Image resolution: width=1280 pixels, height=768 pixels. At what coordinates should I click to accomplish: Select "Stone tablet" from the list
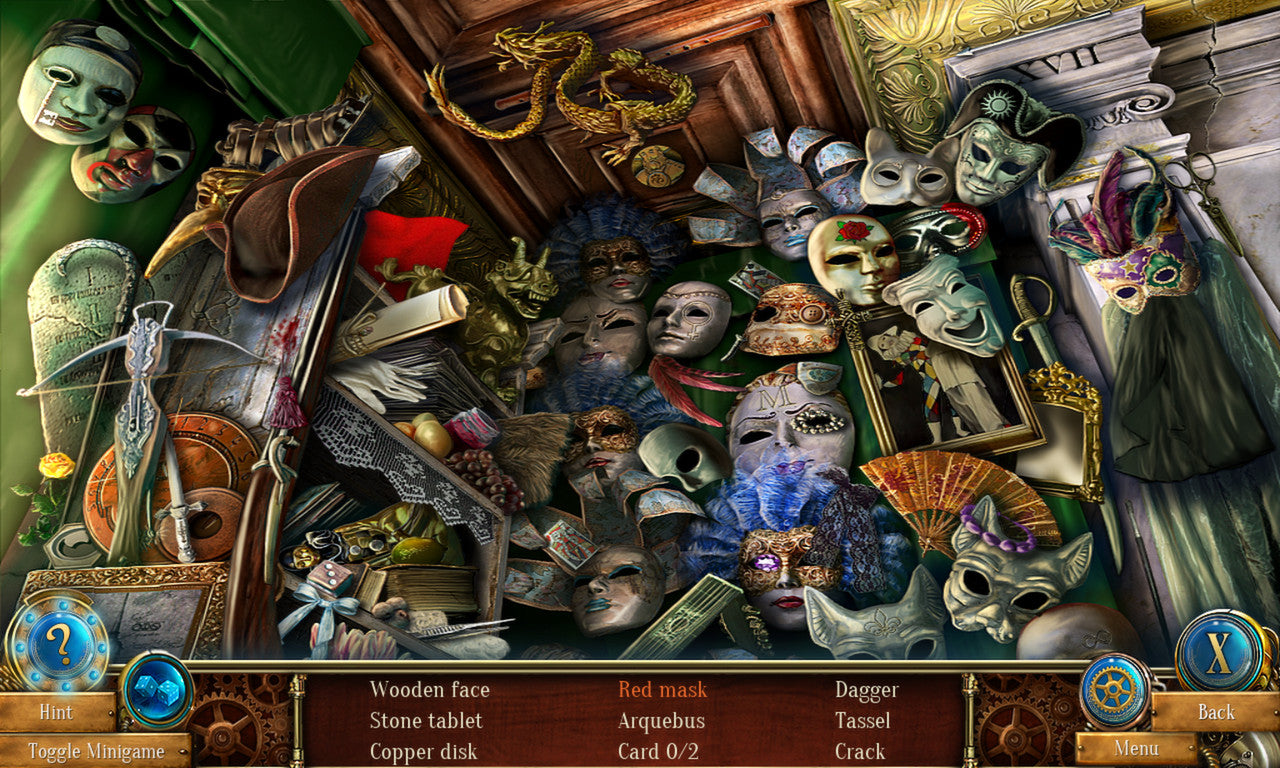(x=426, y=720)
